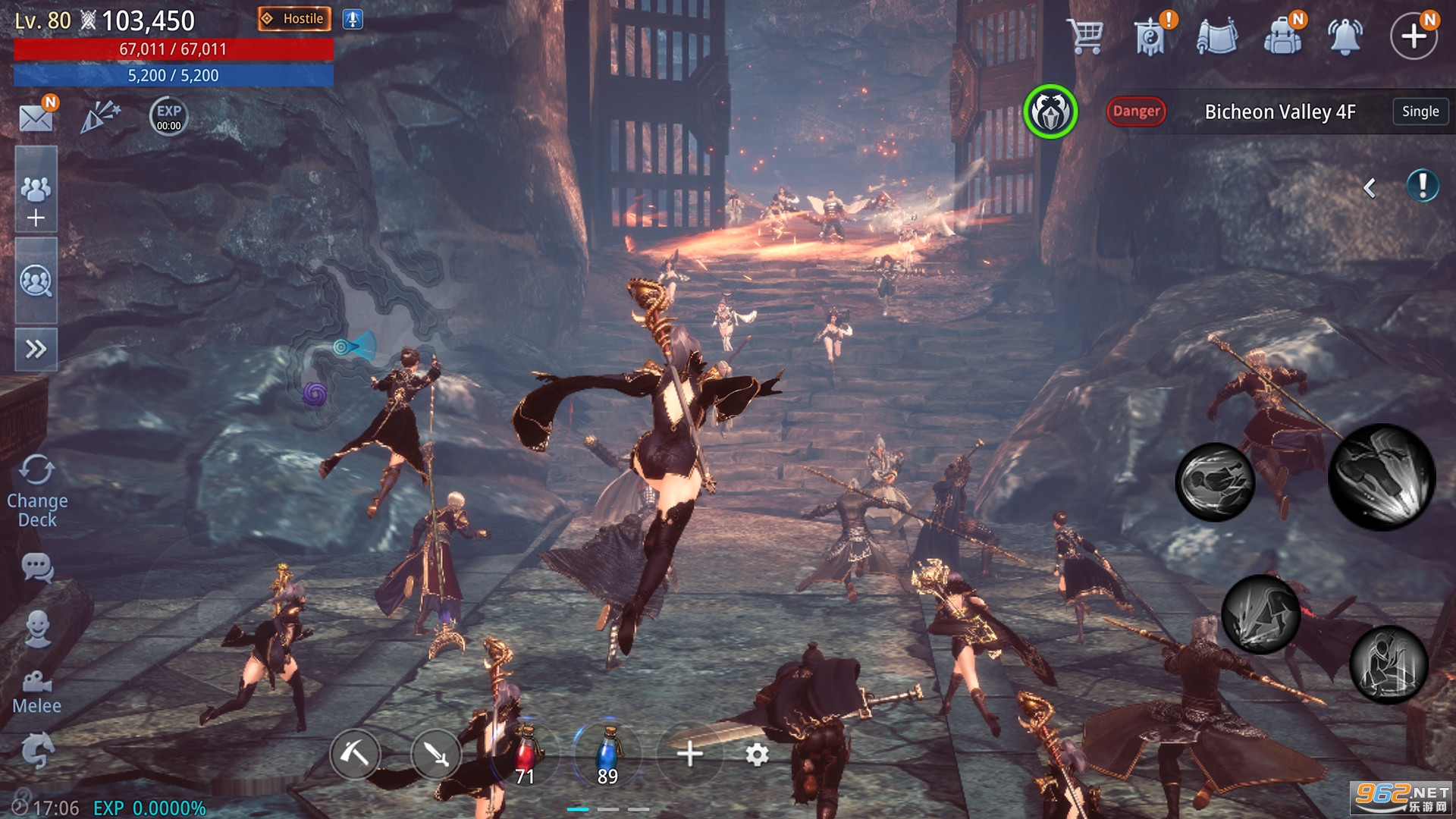Open the chat bubbles window
This screenshot has width=1456, height=819.
37,567
